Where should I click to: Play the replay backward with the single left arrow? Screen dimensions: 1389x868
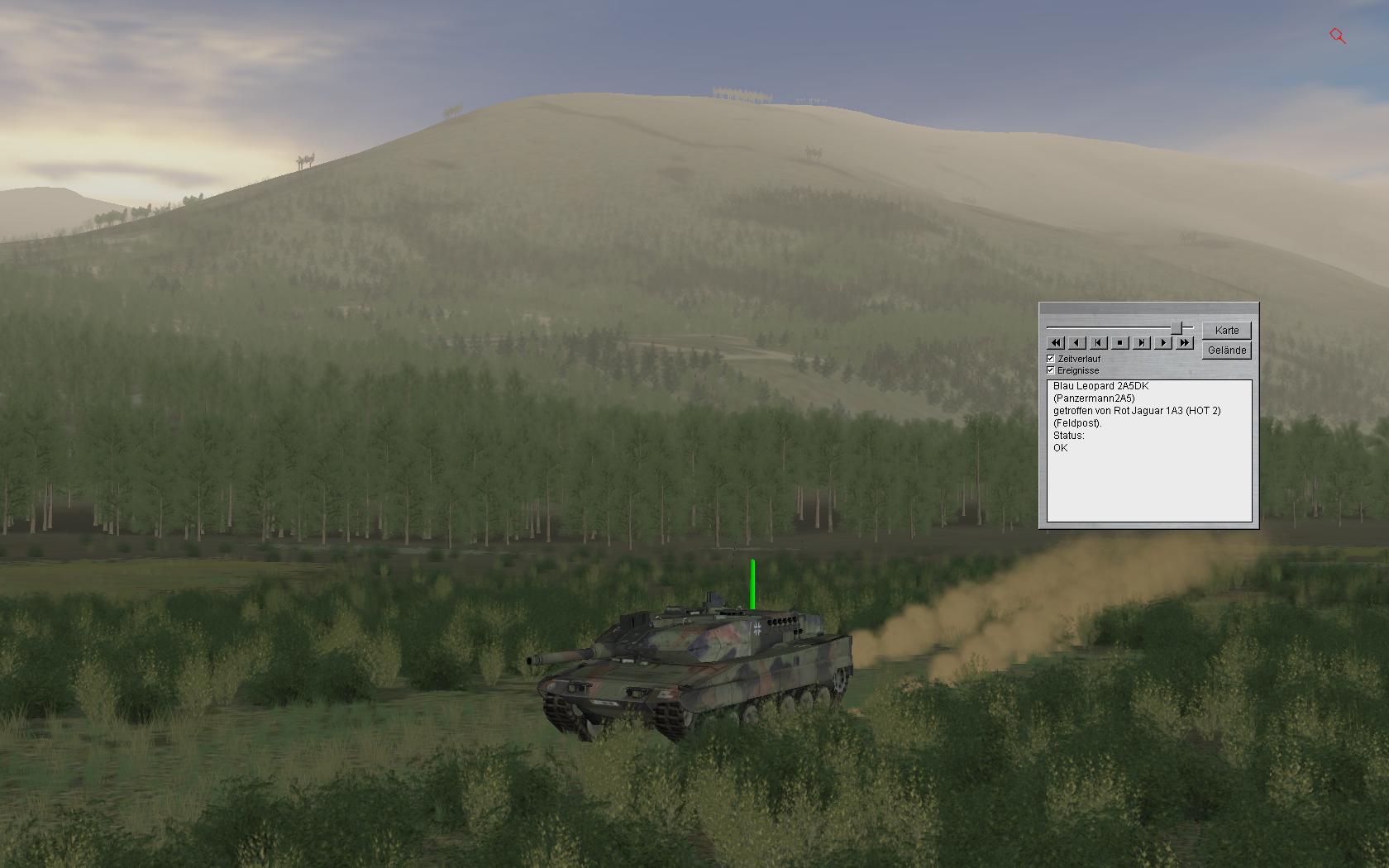(x=1077, y=342)
